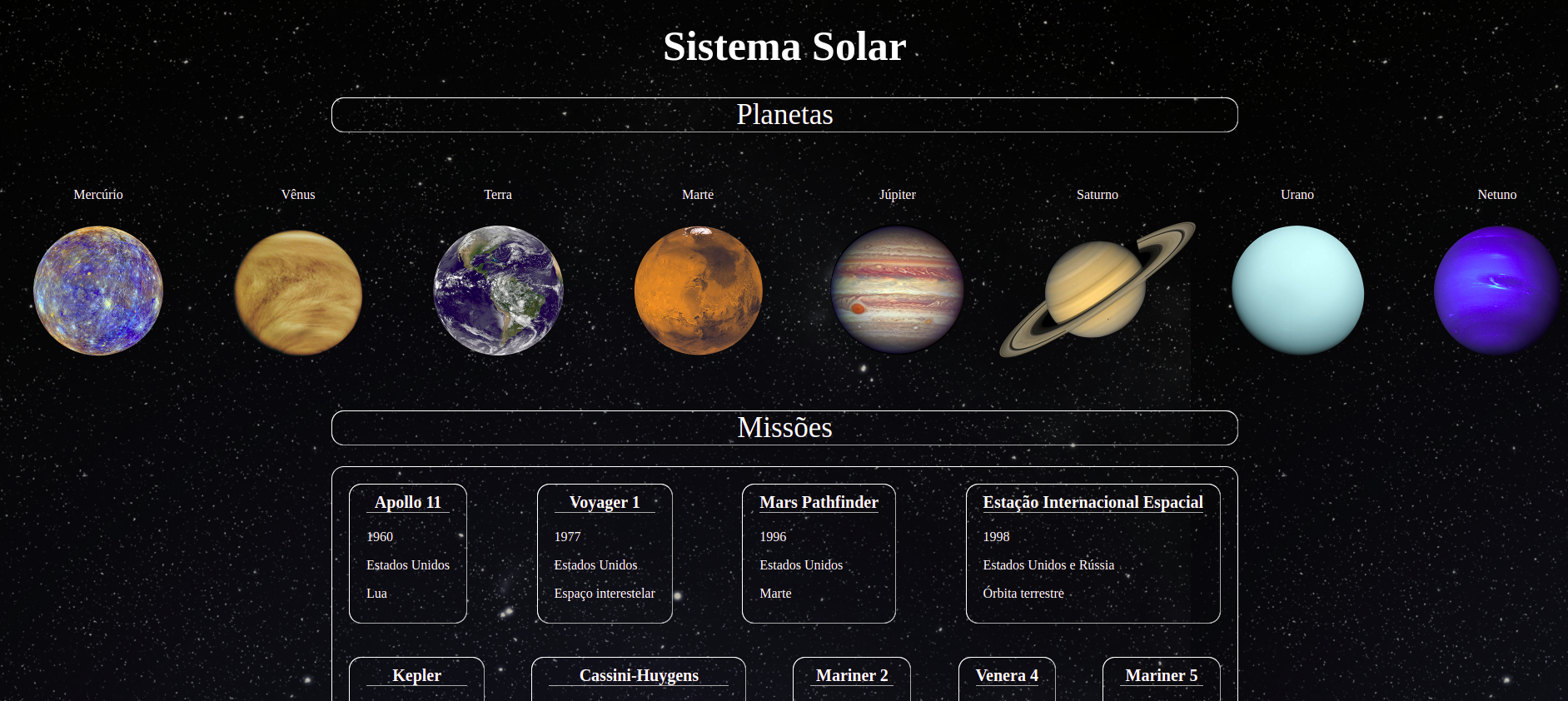
Task: Select the Estação Internacional Espacial card
Action: coord(1093,502)
